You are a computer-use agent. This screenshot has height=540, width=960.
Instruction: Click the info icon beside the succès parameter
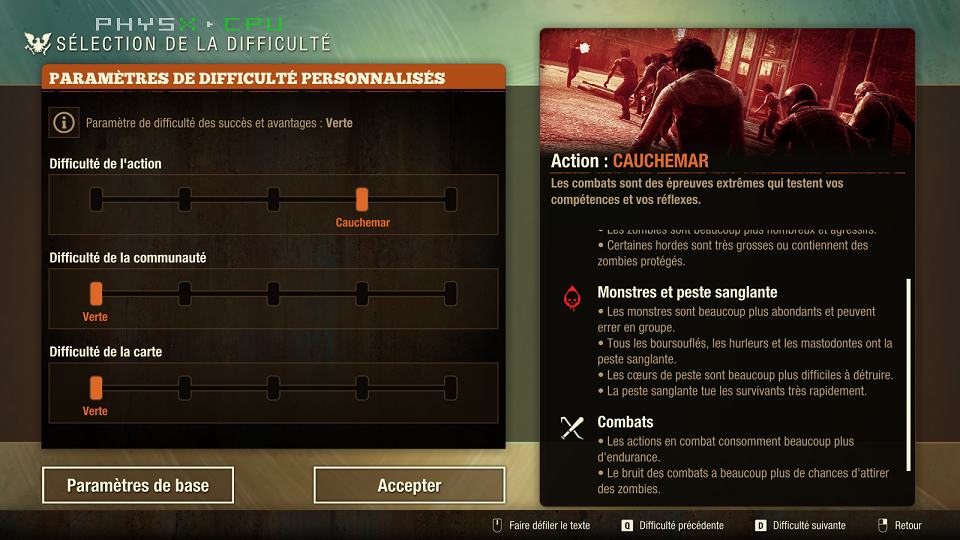pos(65,123)
